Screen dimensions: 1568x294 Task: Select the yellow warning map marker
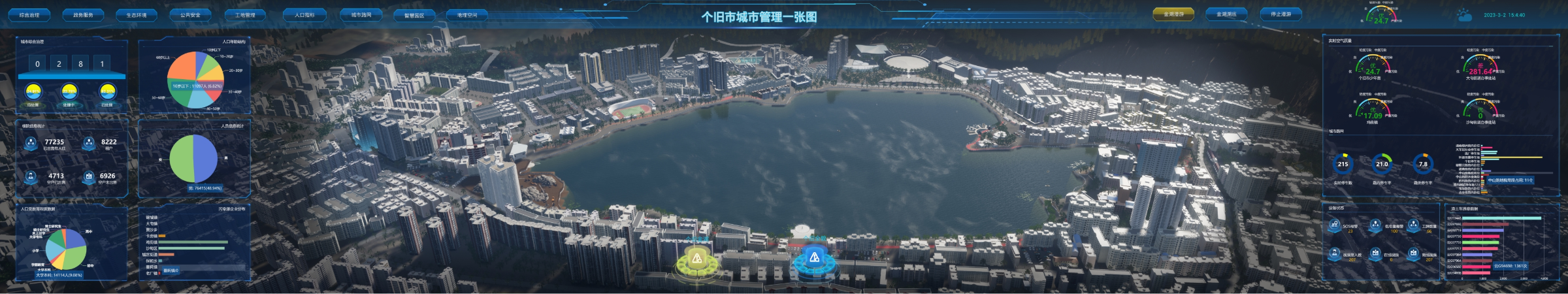tap(697, 259)
